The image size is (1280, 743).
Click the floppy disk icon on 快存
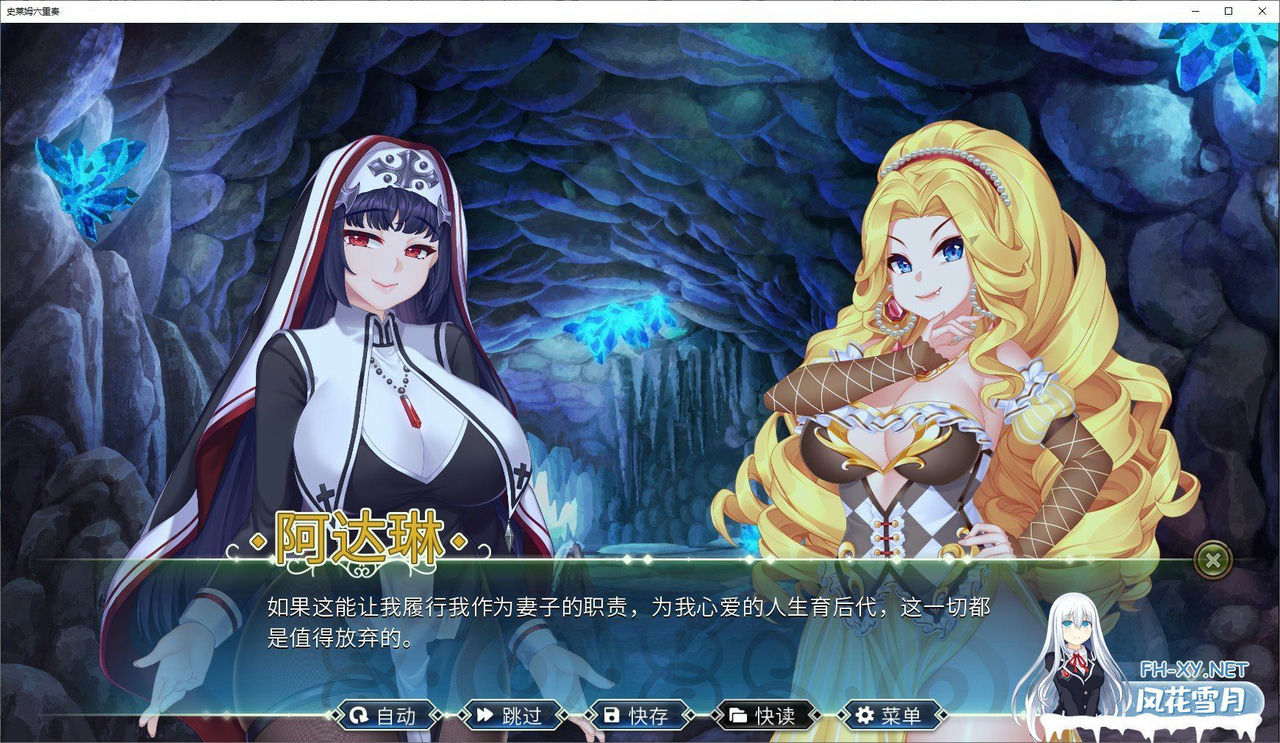[x=611, y=715]
